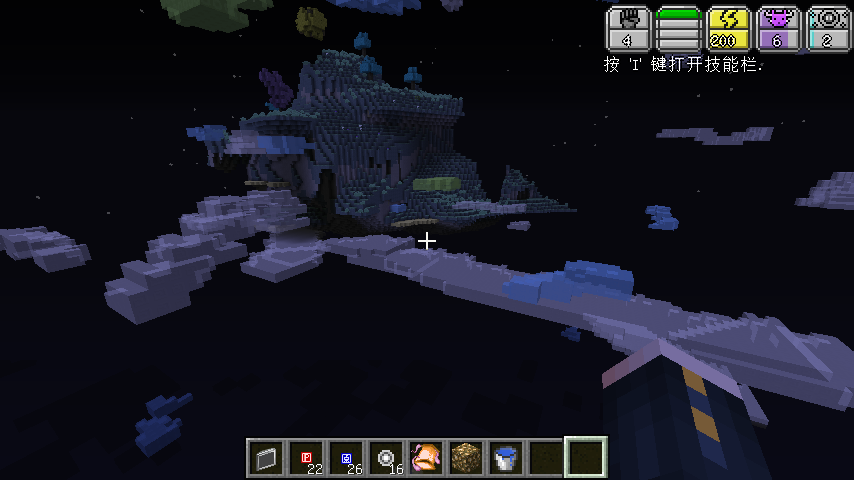Image resolution: width=854 pixels, height=480 pixels.
Task: Select the red P item stack
Action: pyautogui.click(x=306, y=458)
